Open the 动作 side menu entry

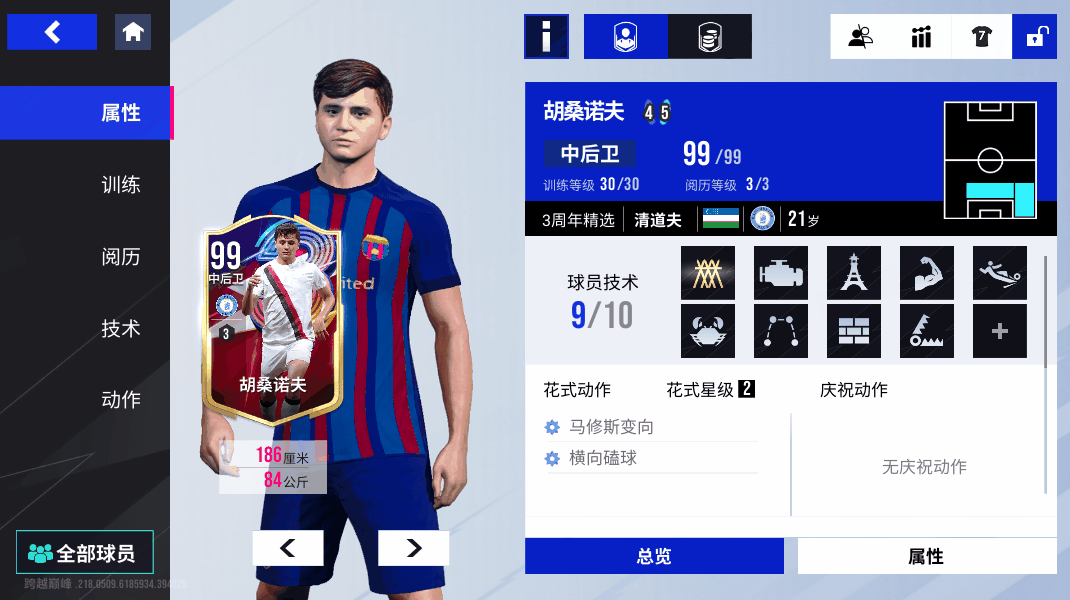point(120,400)
